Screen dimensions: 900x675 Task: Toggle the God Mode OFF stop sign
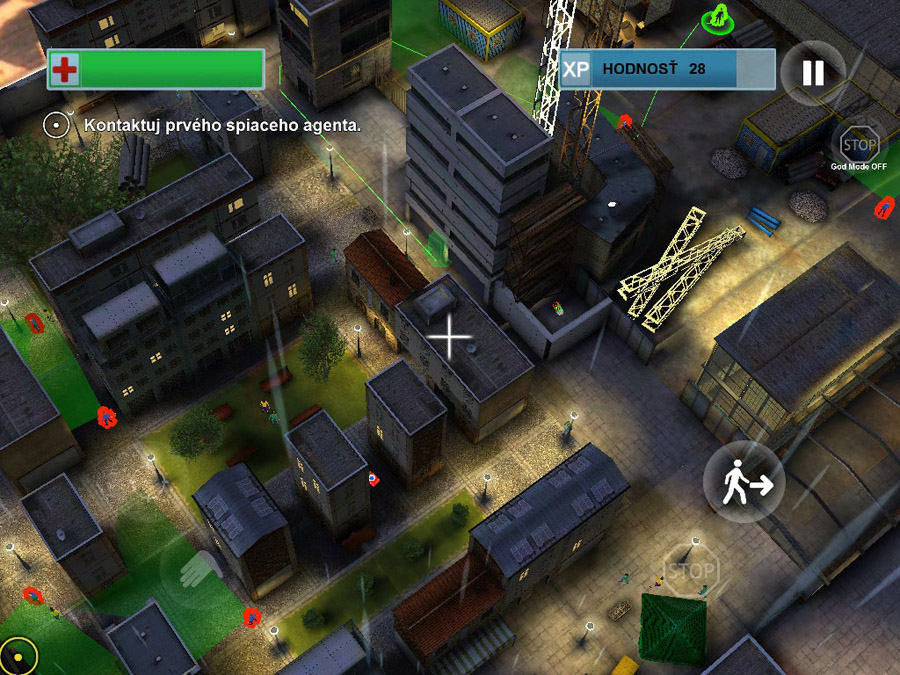[858, 141]
